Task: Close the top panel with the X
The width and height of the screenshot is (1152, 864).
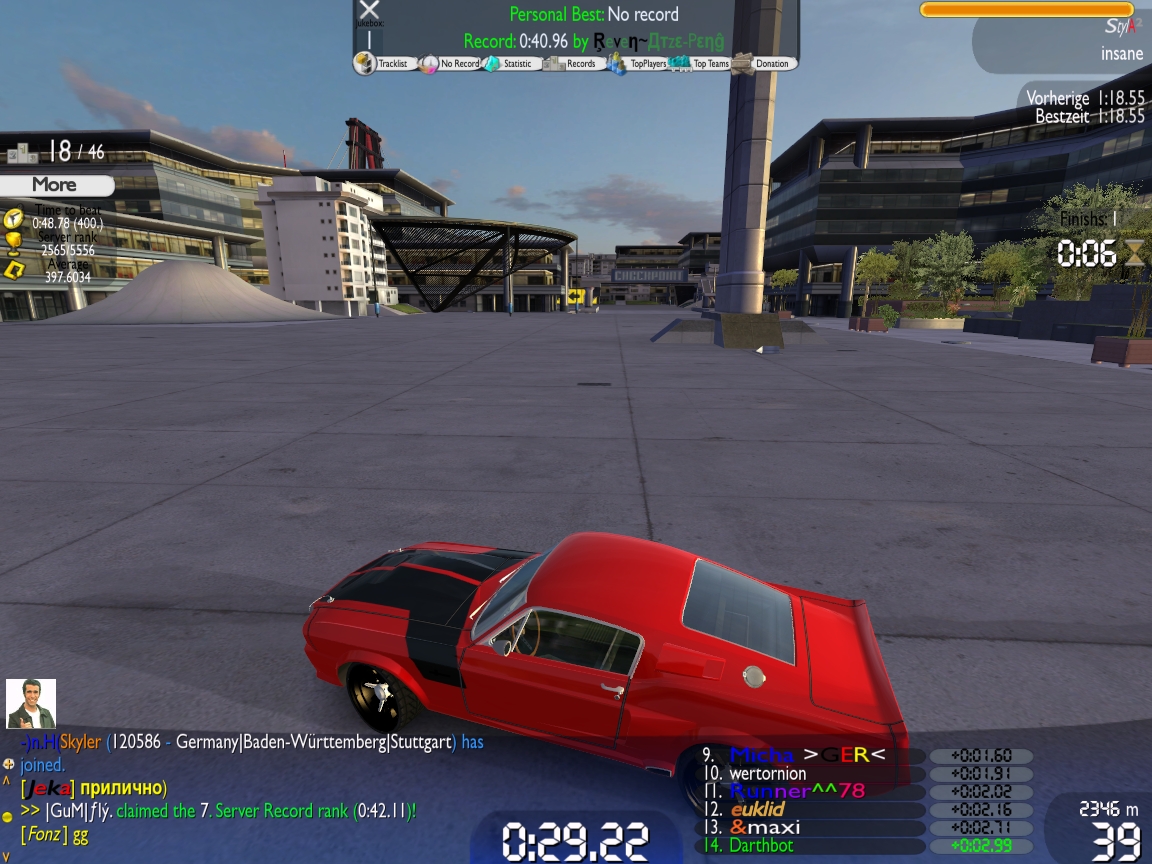Action: click(369, 10)
